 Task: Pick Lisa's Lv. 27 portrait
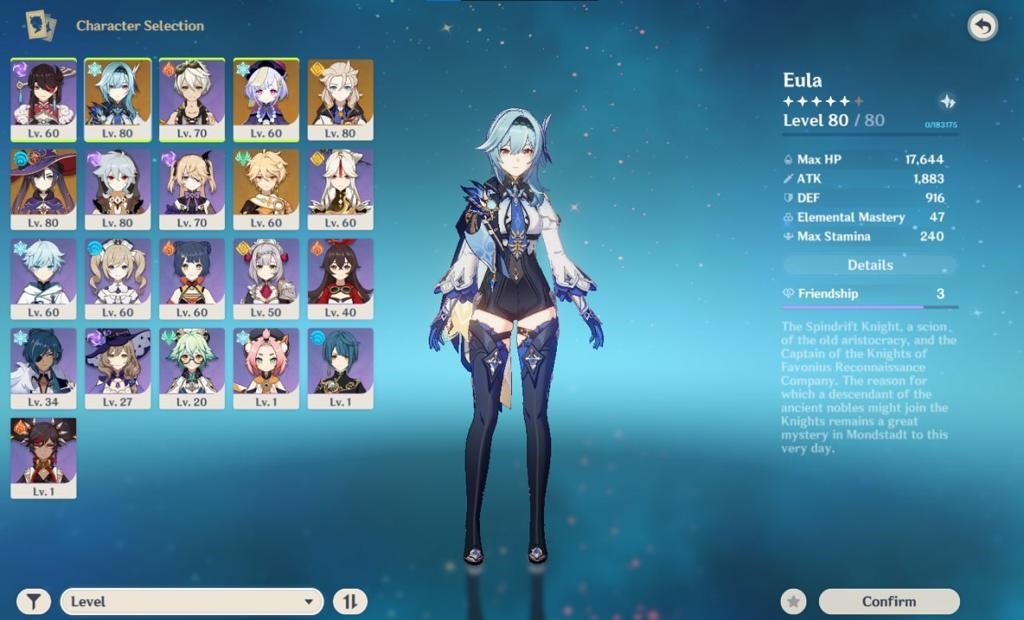coord(117,367)
